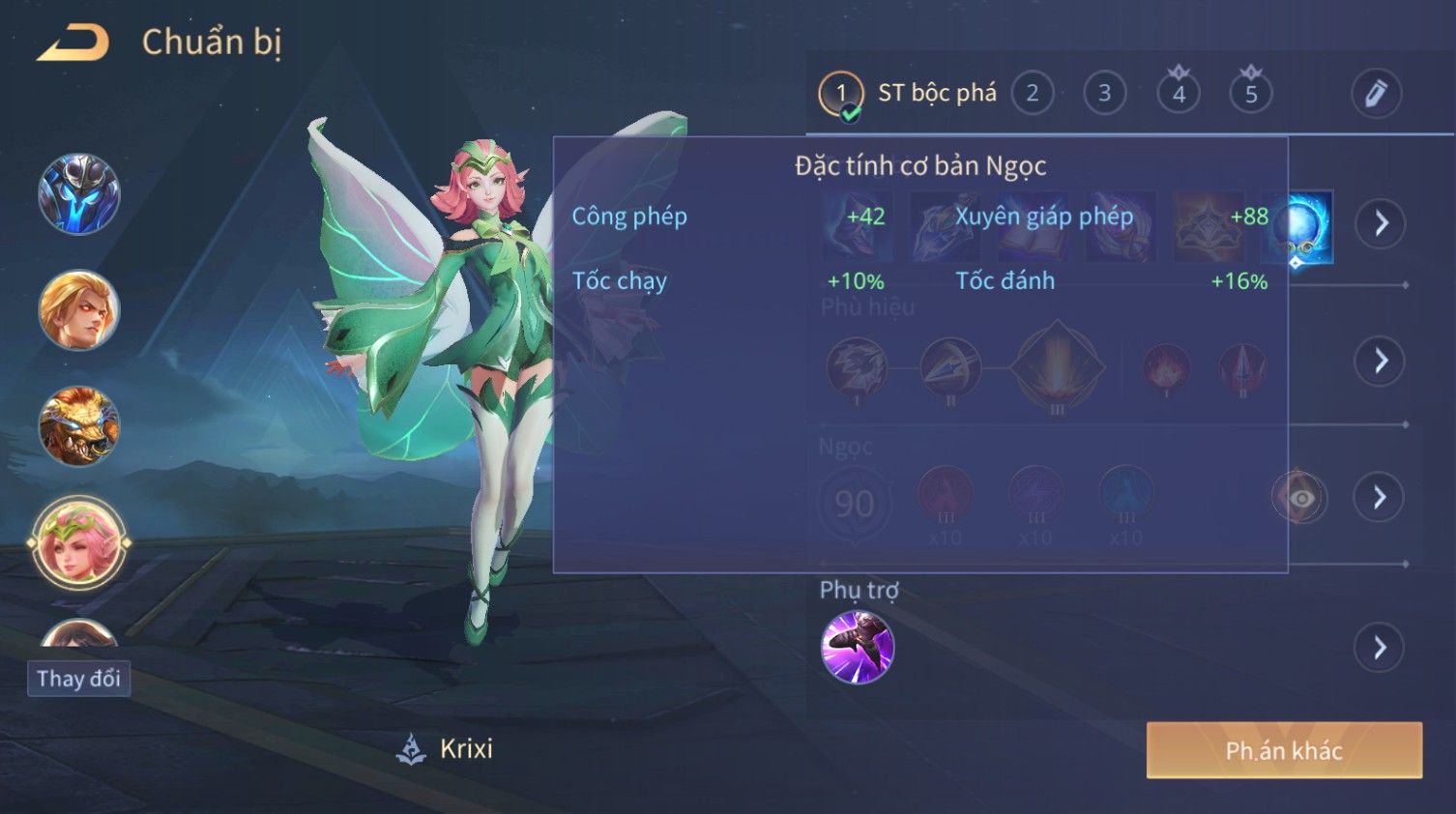This screenshot has height=814, width=1456.
Task: Expand the Phụ trợ section arrow
Action: coord(1381,648)
